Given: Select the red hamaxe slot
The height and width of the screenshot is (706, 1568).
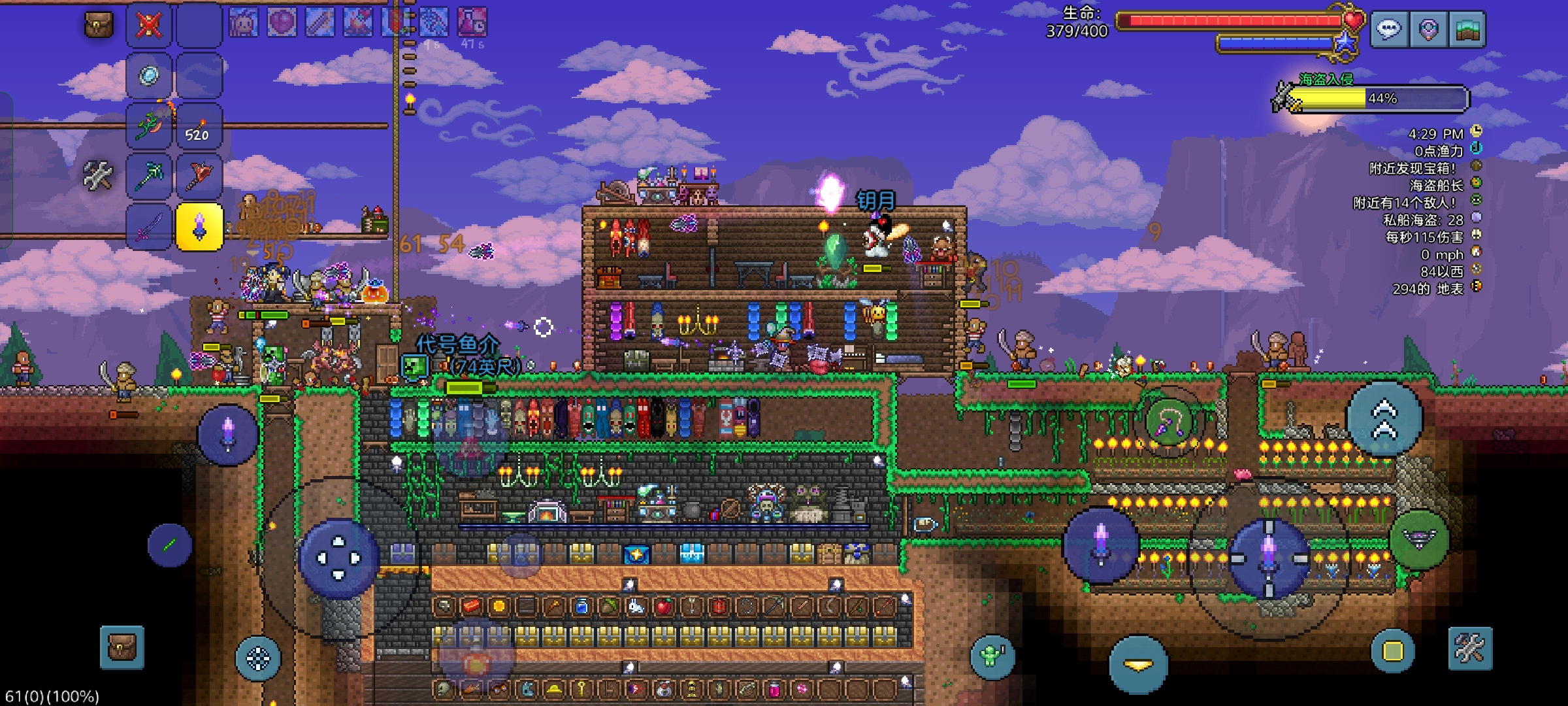Looking at the screenshot, I should point(199,175).
